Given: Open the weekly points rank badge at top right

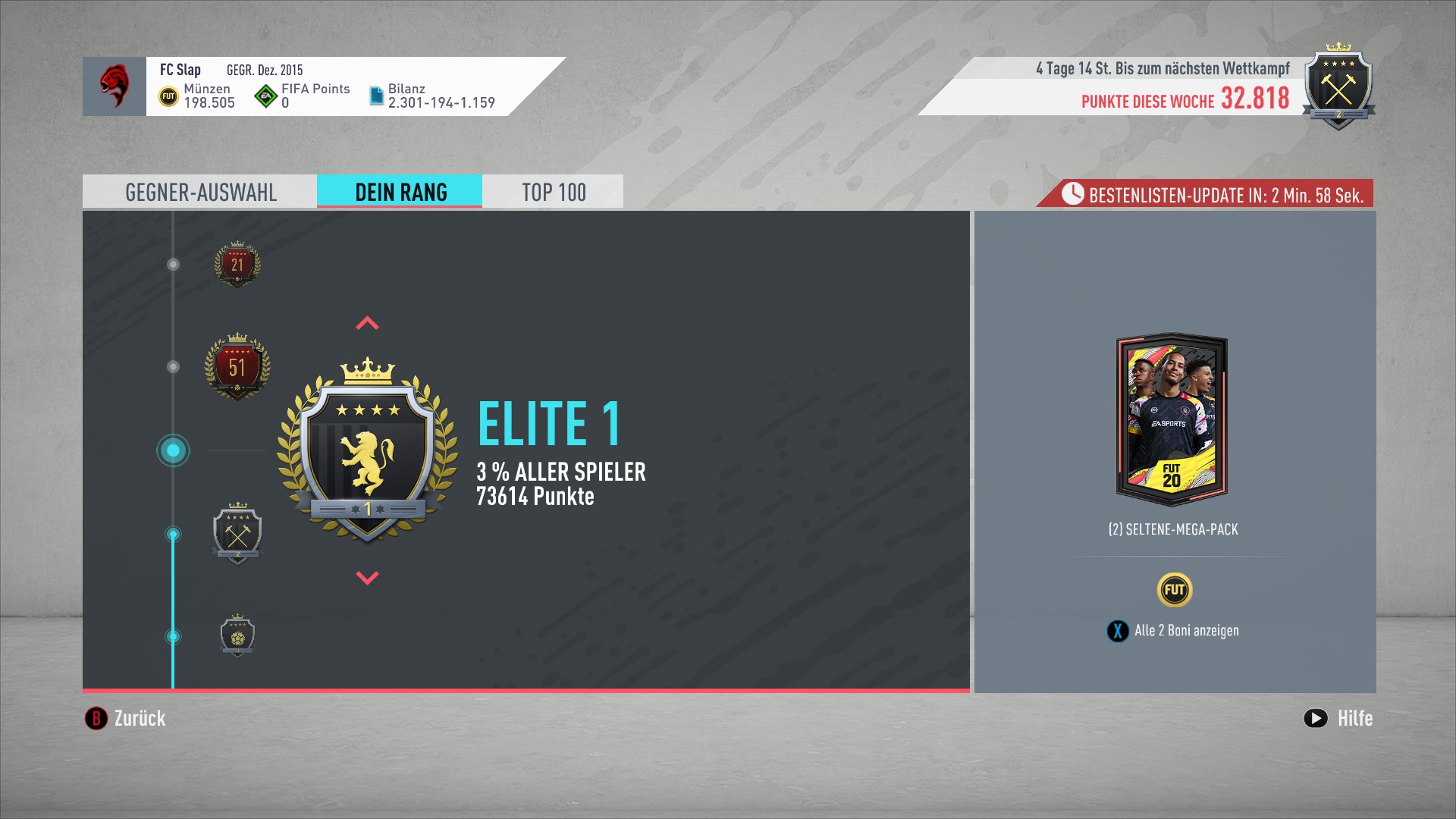Looking at the screenshot, I should coord(1338,89).
